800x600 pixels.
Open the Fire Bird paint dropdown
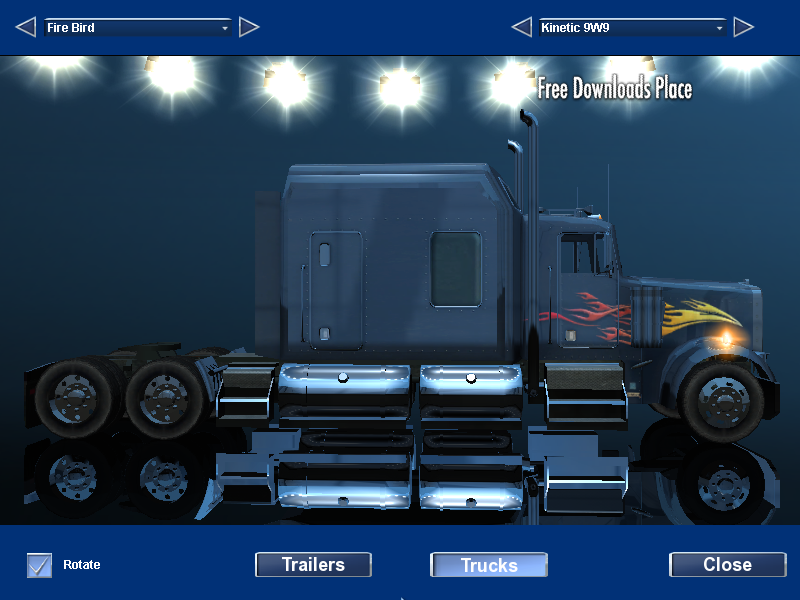click(x=137, y=28)
